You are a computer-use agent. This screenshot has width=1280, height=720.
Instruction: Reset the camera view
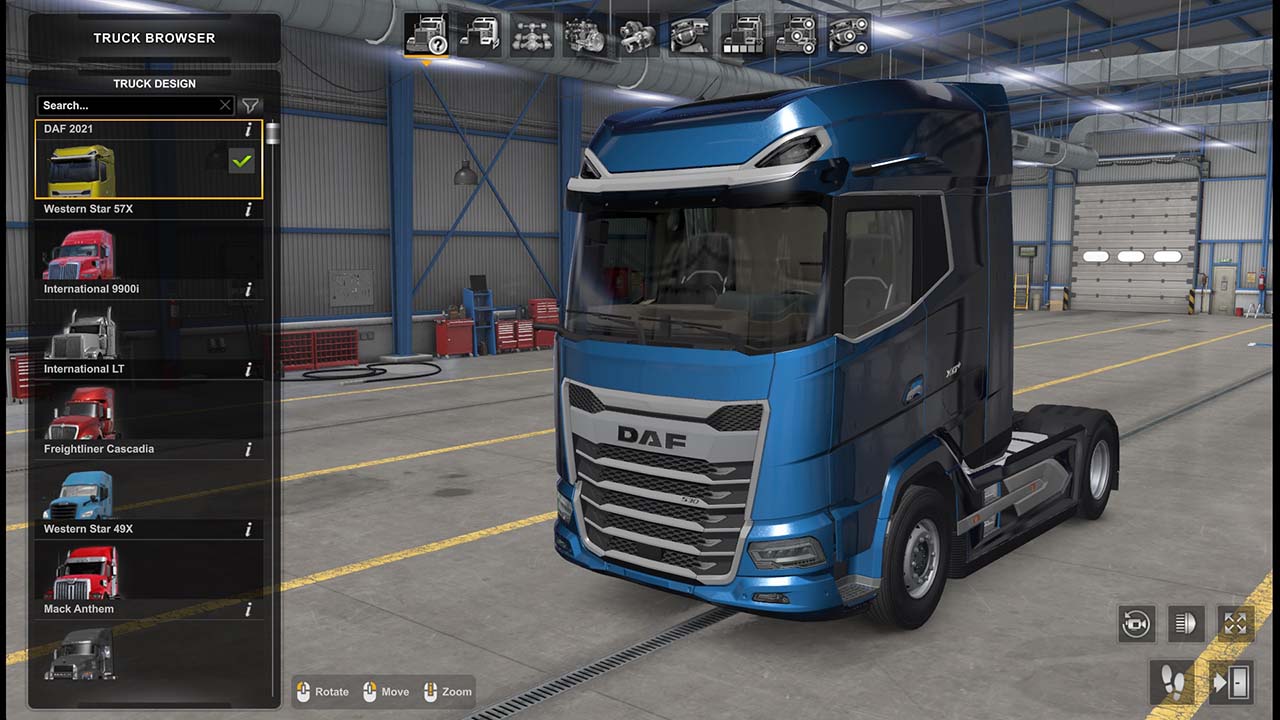(x=1137, y=624)
